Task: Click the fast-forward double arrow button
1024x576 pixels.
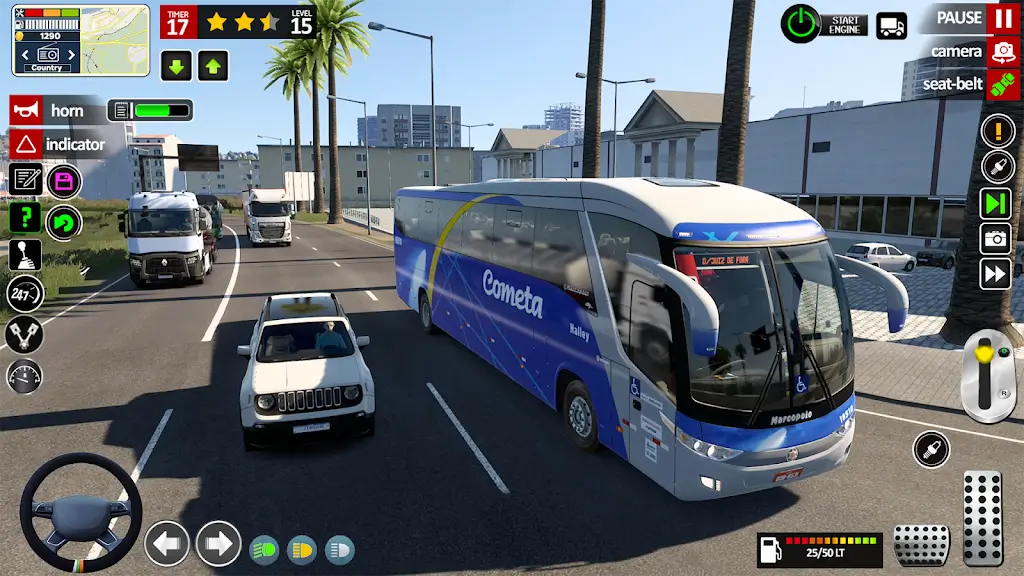Action: pyautogui.click(x=997, y=273)
